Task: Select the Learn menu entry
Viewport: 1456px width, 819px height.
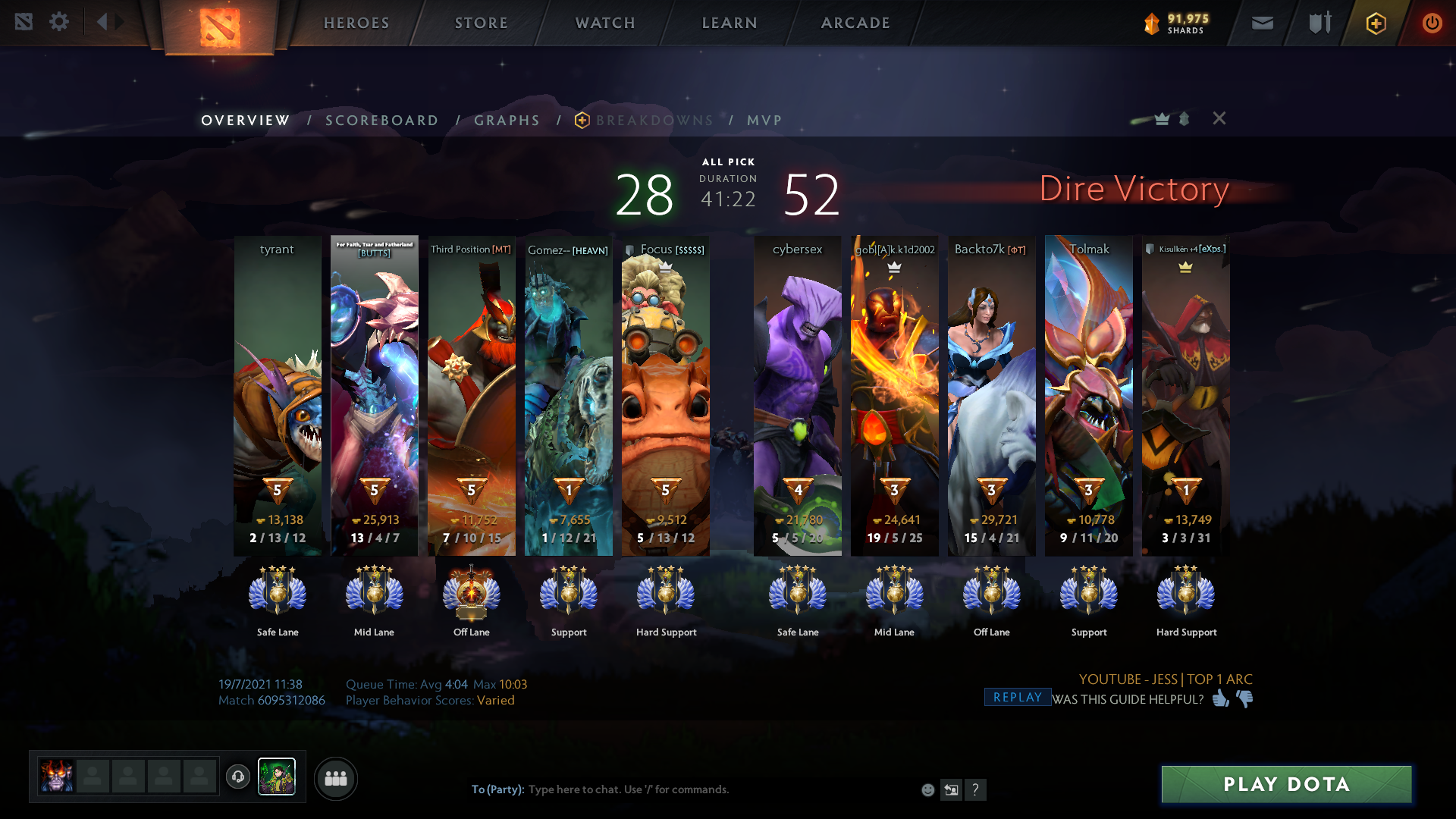Action: 730,23
